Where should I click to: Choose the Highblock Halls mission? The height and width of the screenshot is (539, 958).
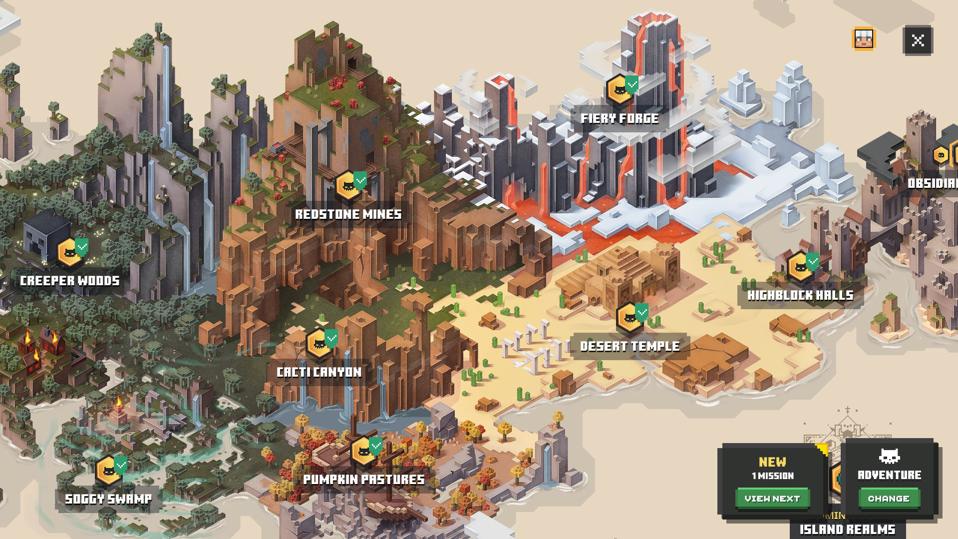(x=801, y=267)
